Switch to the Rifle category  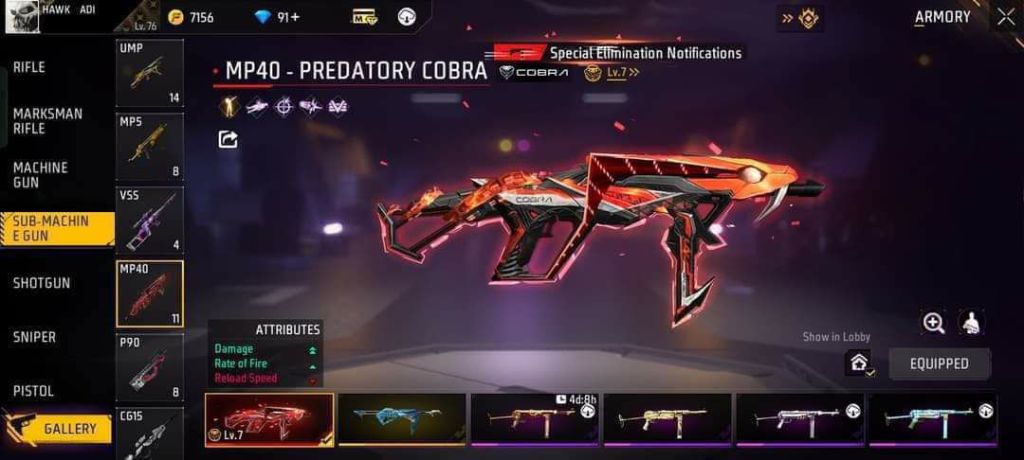(29, 67)
